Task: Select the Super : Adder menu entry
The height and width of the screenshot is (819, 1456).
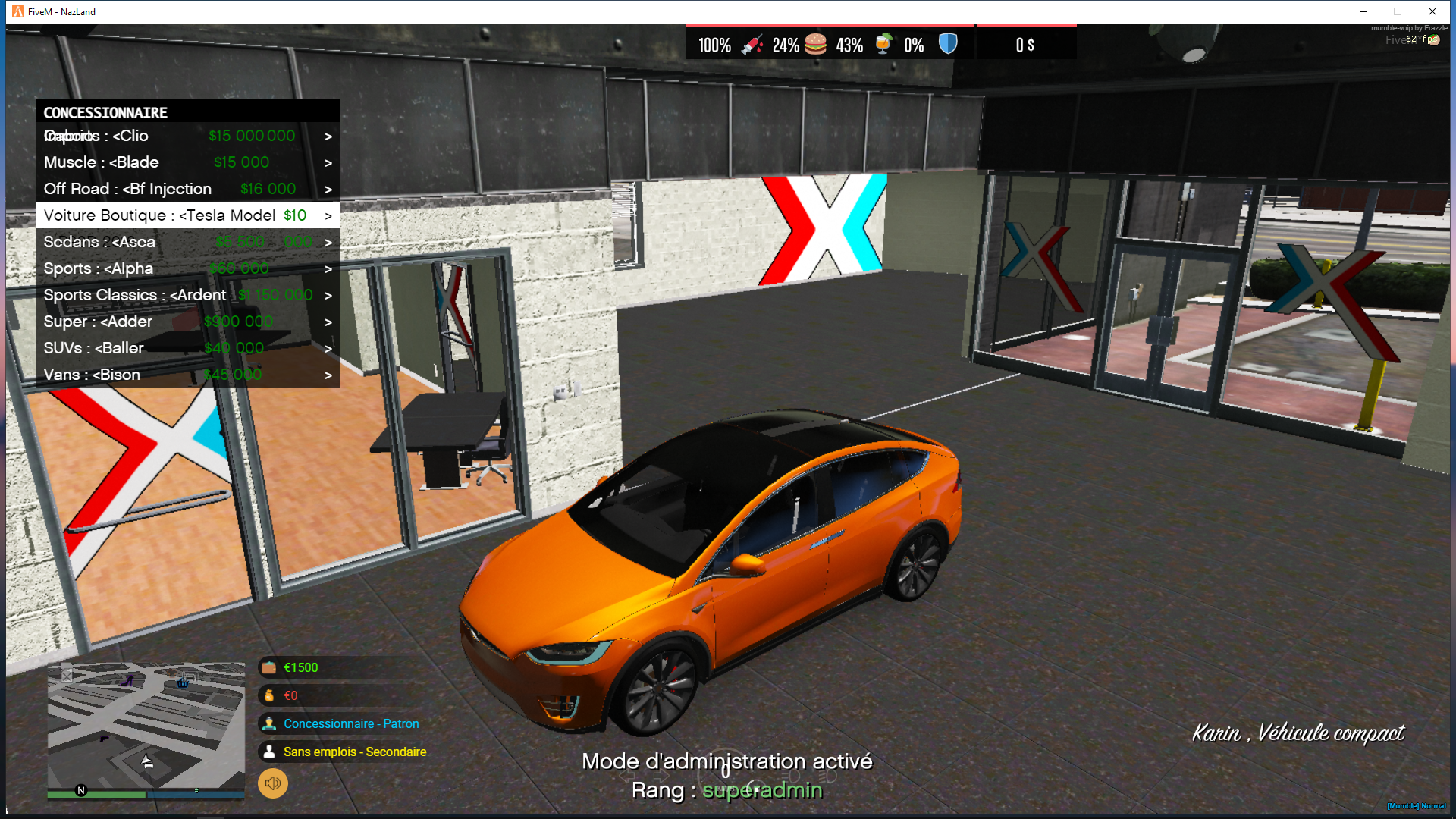Action: point(99,322)
